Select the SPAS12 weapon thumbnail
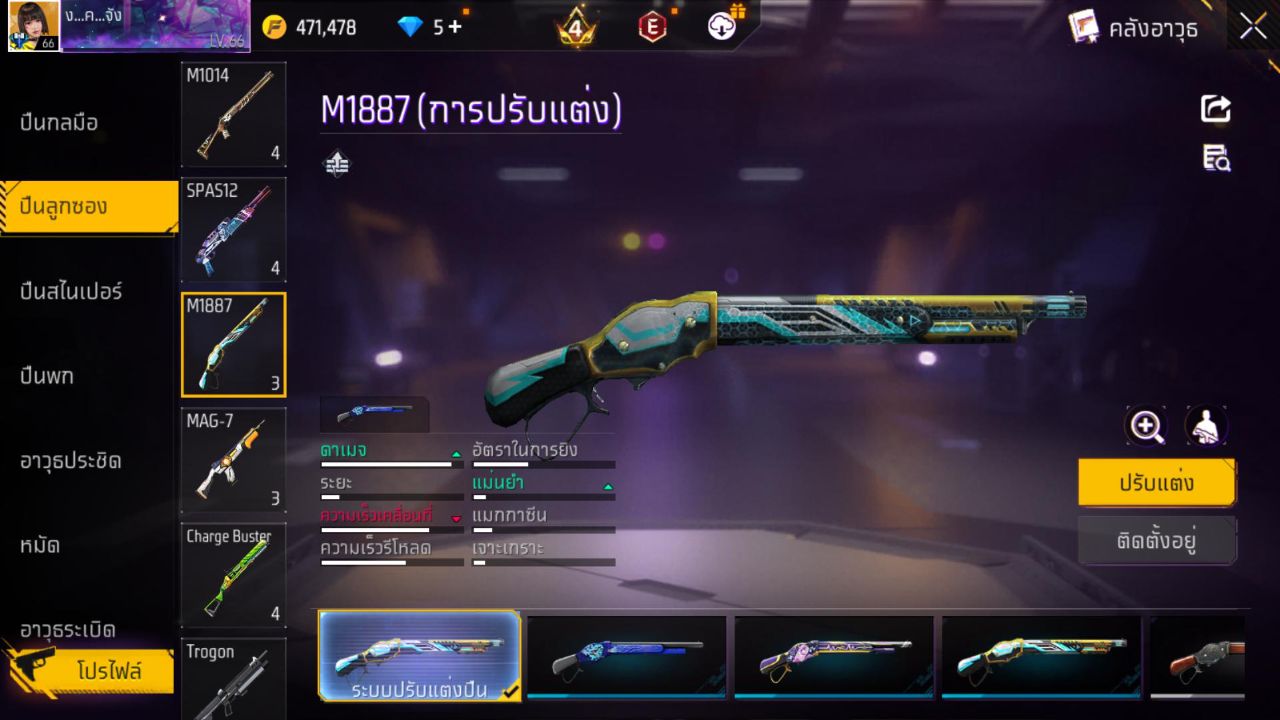This screenshot has width=1280, height=720. click(x=233, y=230)
